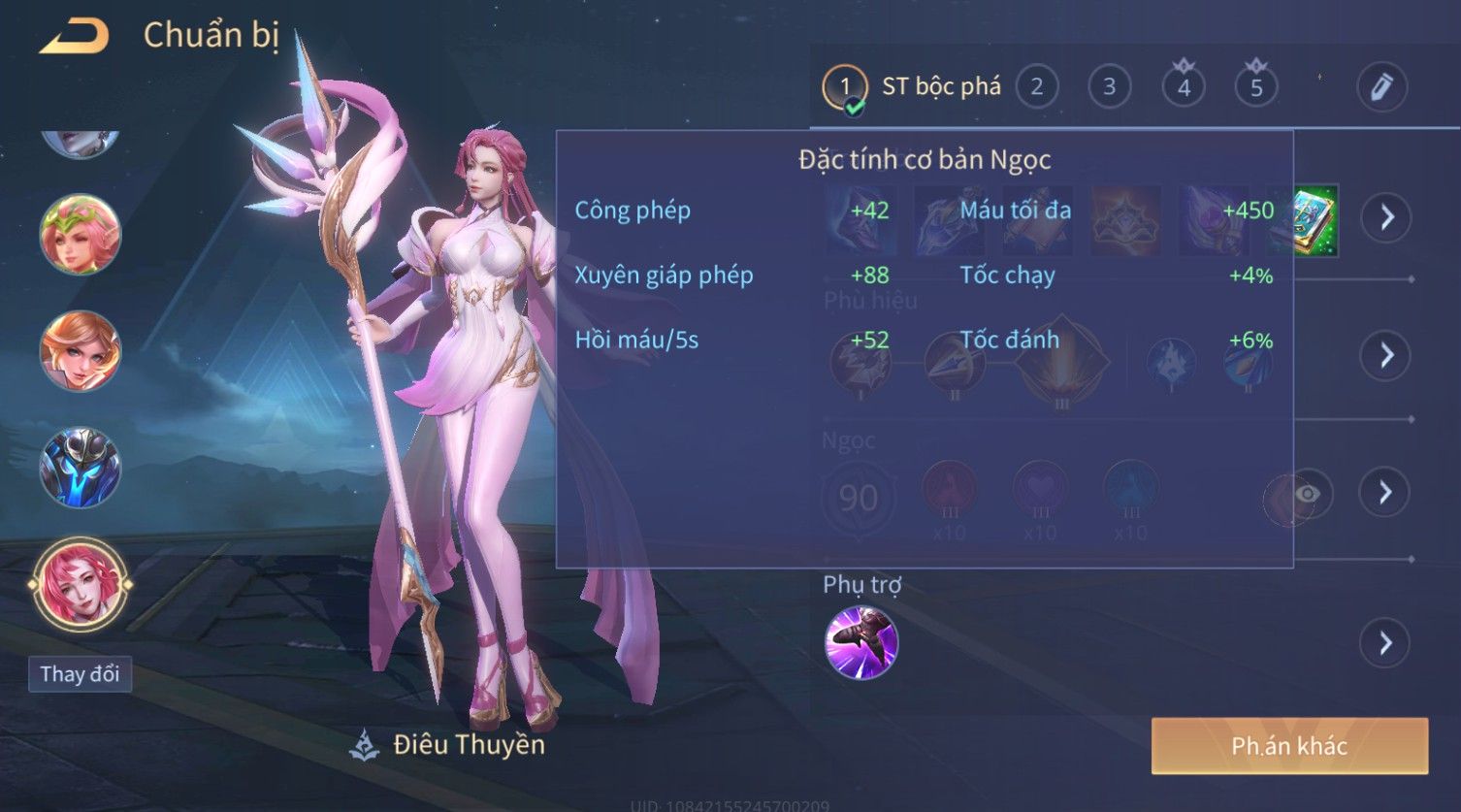Choose the orange-haired hero portrait
The width and height of the screenshot is (1461, 812).
click(80, 350)
